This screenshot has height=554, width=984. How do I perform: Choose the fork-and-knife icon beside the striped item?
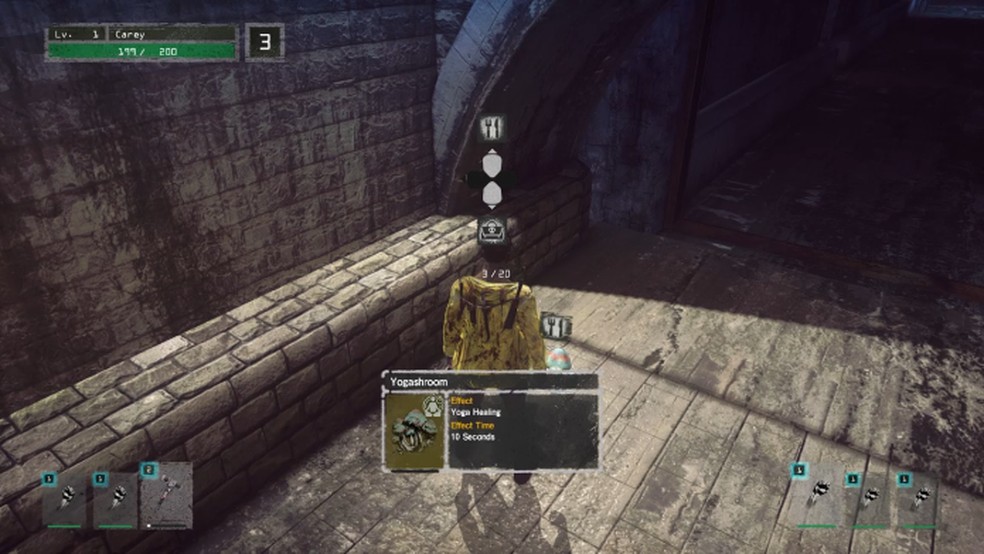[x=555, y=326]
